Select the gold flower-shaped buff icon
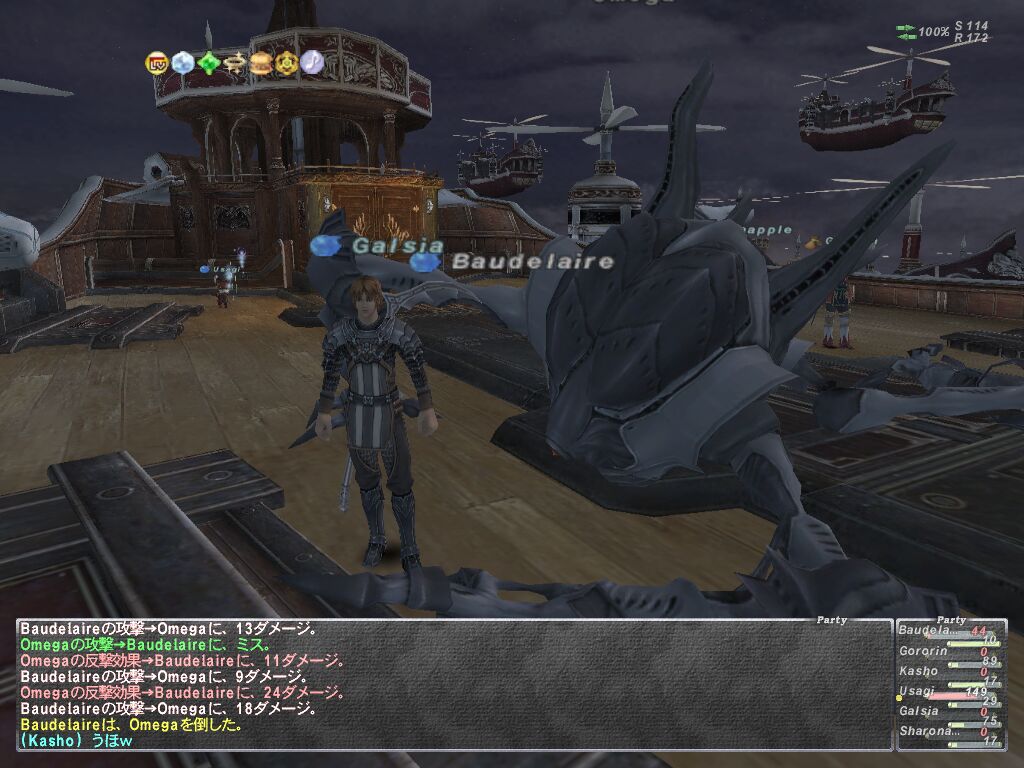 [x=286, y=63]
